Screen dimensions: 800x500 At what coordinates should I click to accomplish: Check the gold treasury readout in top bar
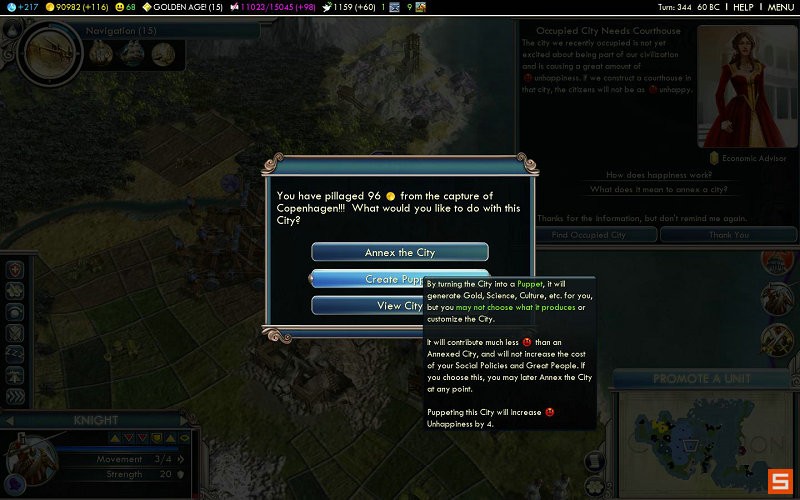pyautogui.click(x=78, y=7)
